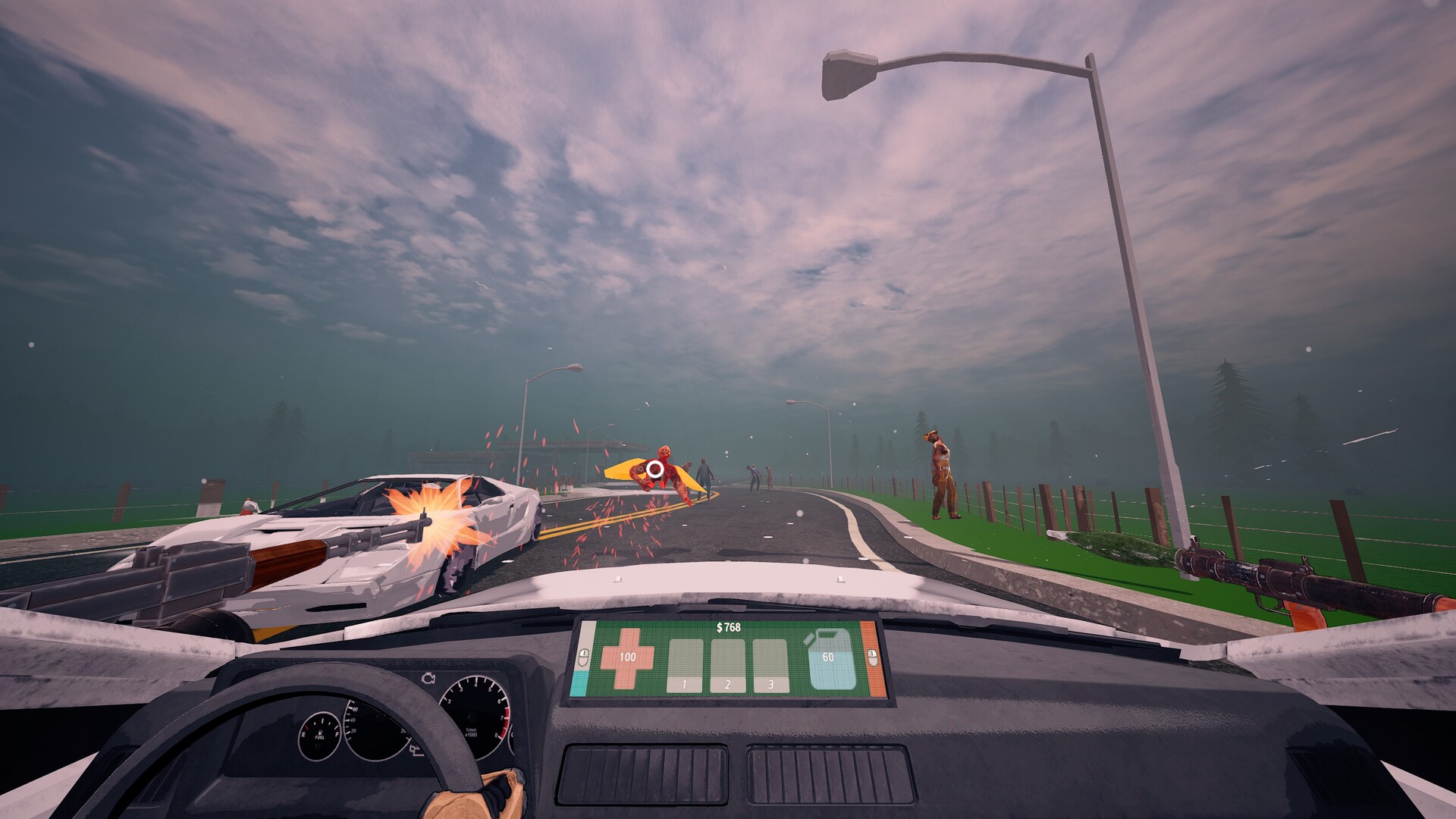Screen dimensions: 1456x819
Task: Click the check-engine warning light on instrument cluster
Action: point(428,677)
